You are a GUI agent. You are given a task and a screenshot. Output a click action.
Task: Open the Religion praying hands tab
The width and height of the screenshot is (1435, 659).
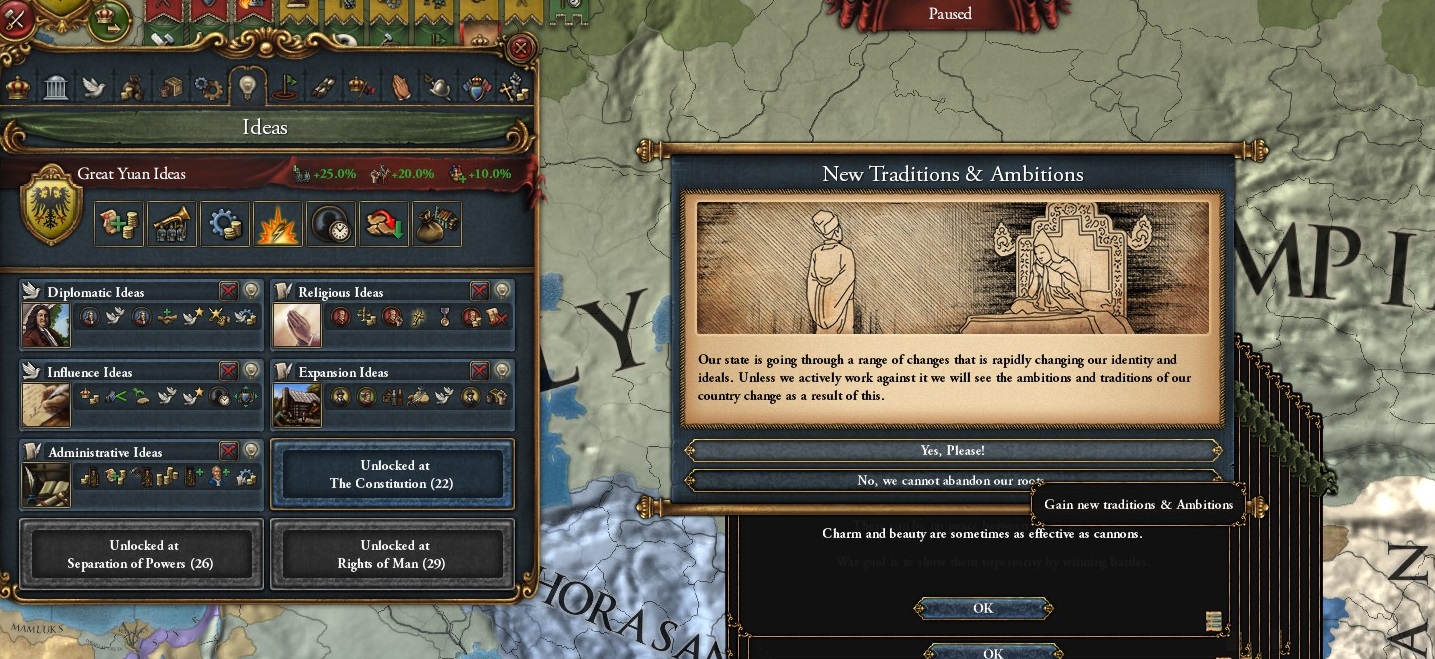pos(400,88)
